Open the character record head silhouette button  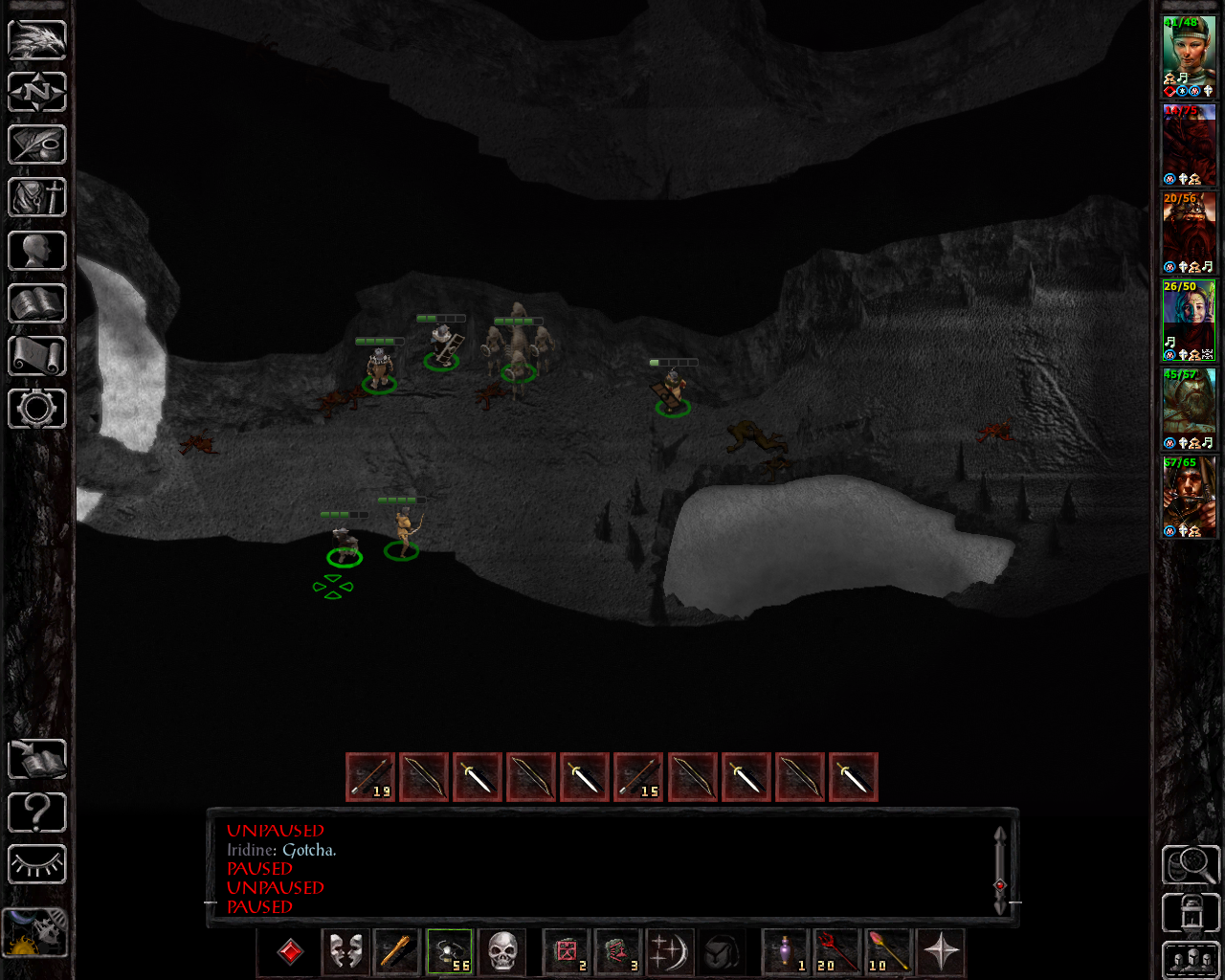[37, 251]
